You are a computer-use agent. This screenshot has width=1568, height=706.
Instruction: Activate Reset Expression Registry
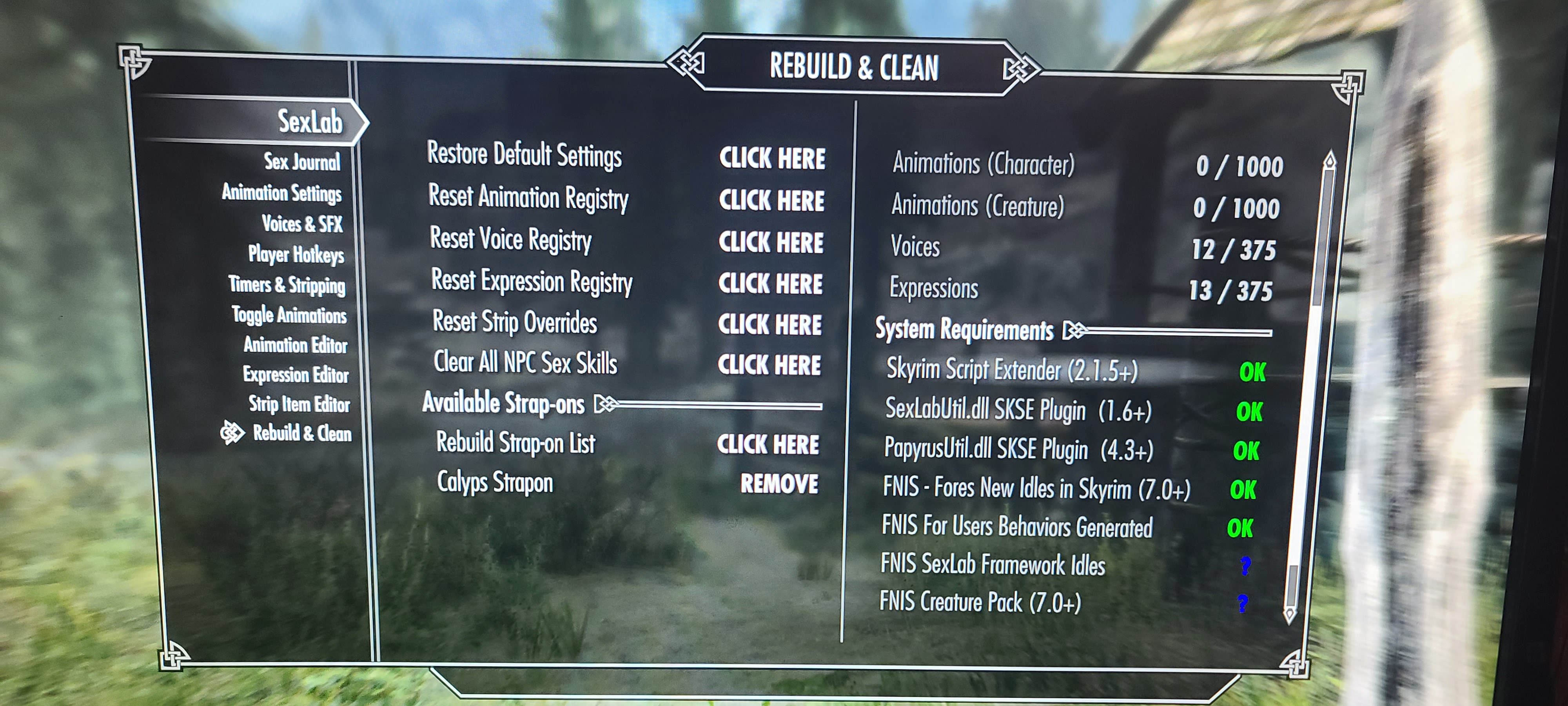click(770, 284)
